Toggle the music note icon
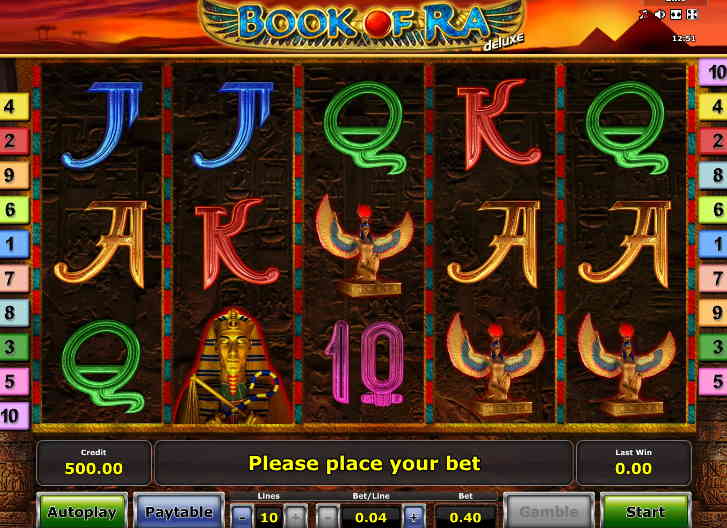Viewport: 727px width, 528px height. (x=643, y=15)
